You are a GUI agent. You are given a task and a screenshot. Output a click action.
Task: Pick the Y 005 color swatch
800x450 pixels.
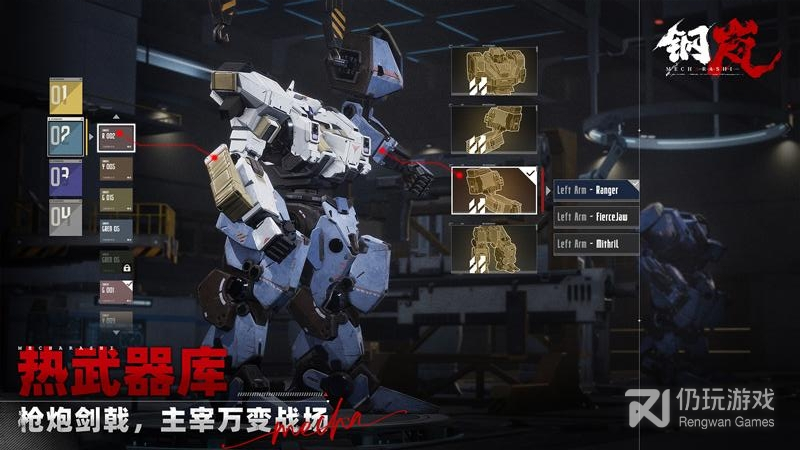(x=115, y=168)
